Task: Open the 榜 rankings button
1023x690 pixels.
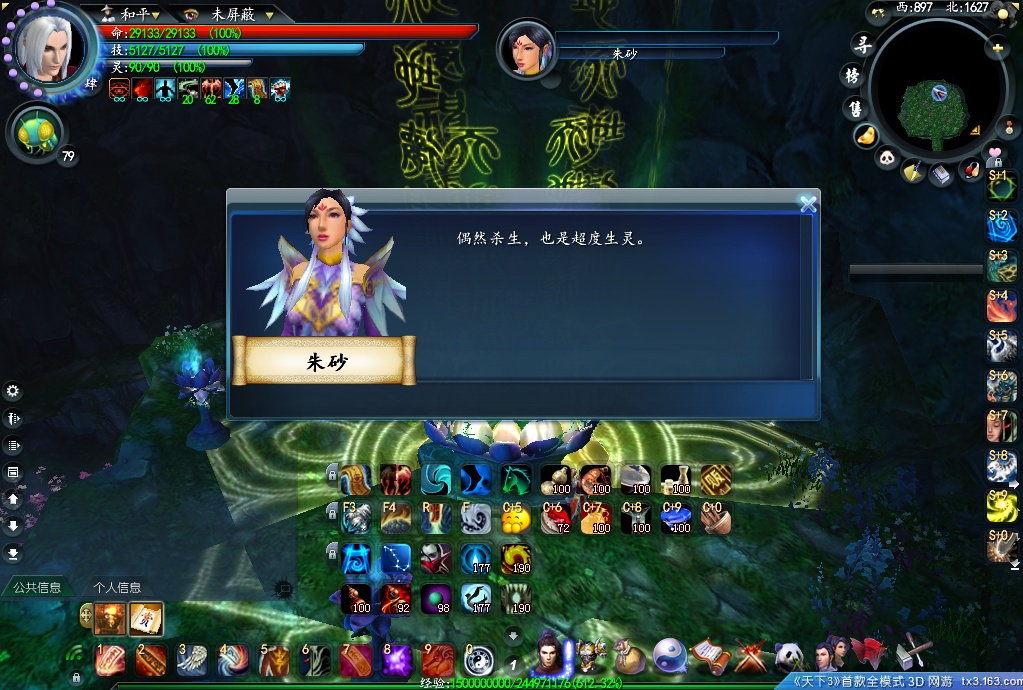Action: (853, 76)
